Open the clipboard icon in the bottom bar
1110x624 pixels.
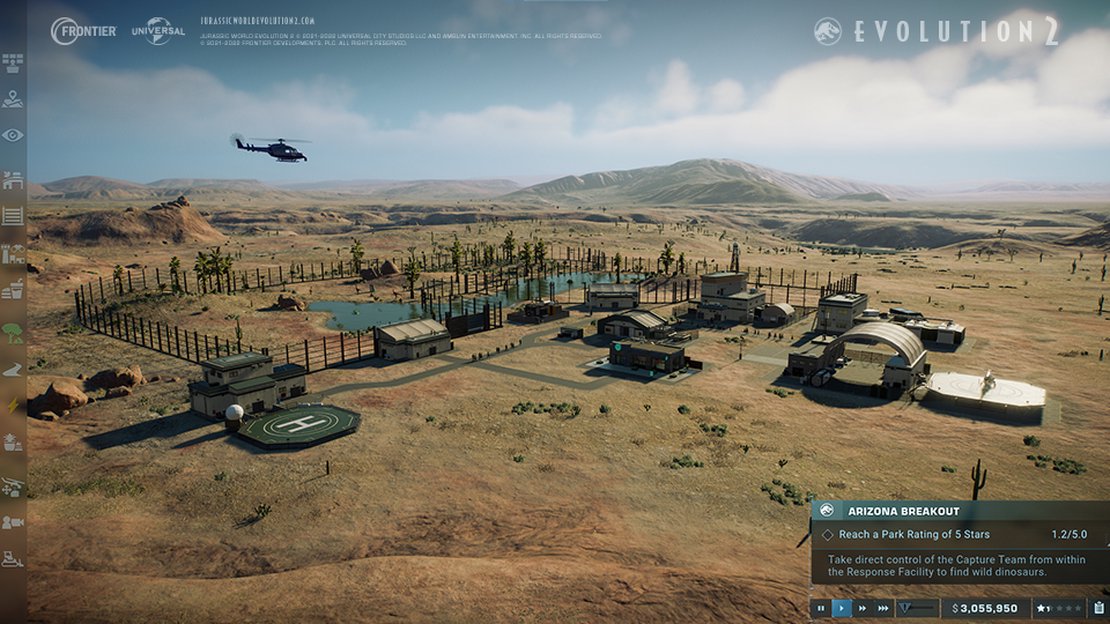click(x=1099, y=608)
